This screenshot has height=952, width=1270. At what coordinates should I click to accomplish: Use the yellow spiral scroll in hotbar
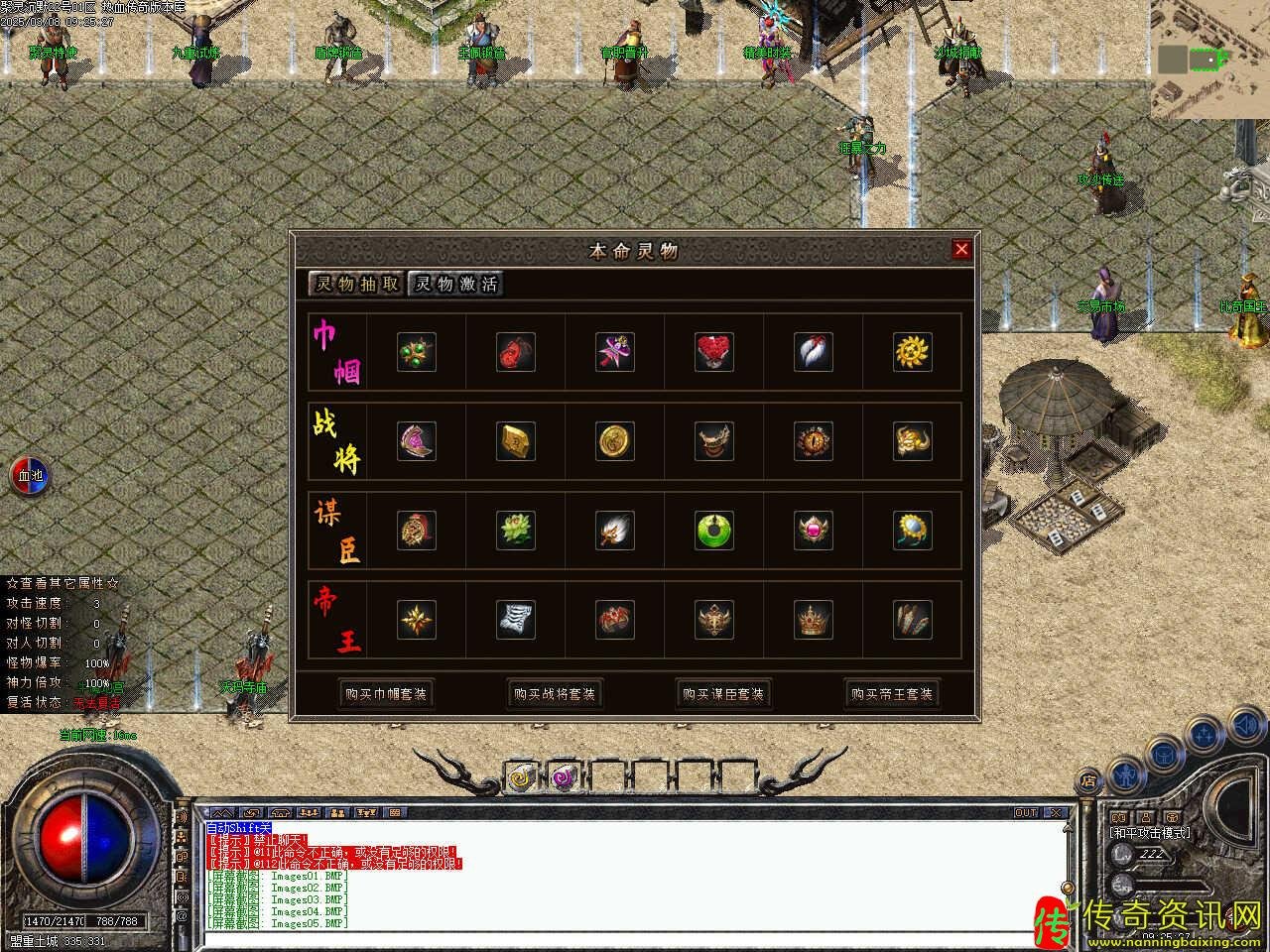520,776
